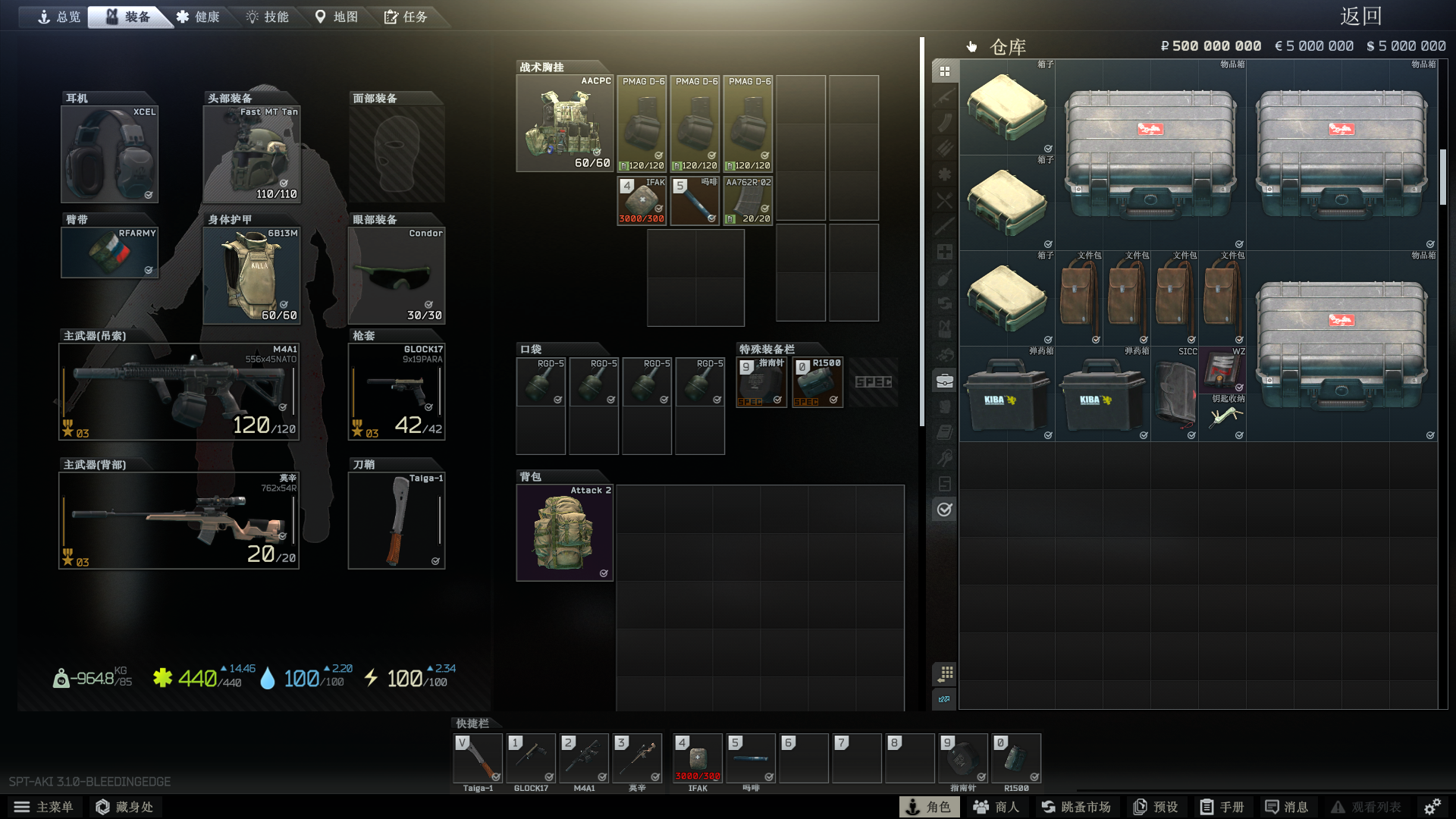Choose the Attack 2 backpack
Screen dimensions: 1456x819
tap(564, 533)
